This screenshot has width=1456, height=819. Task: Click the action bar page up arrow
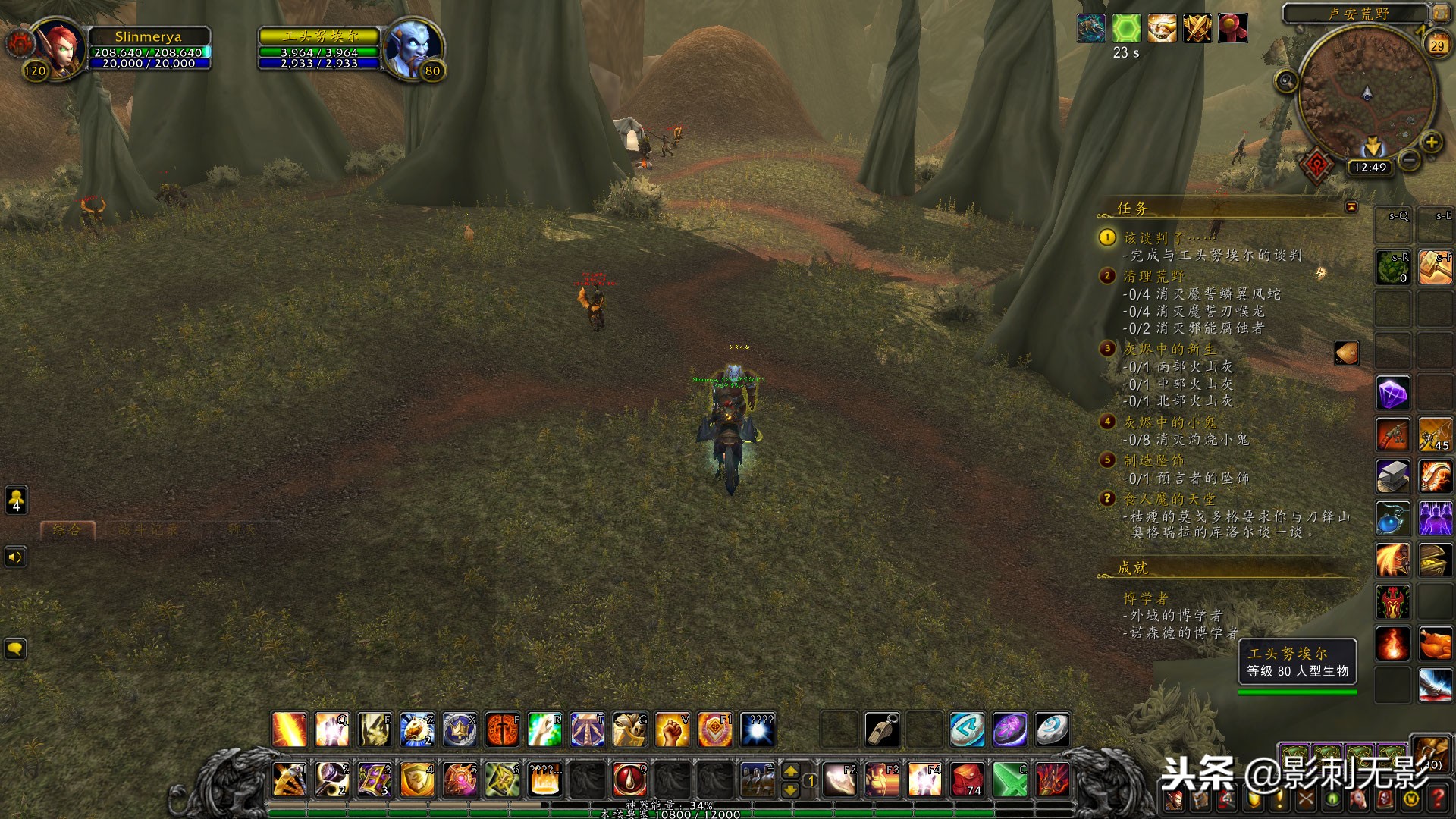tap(790, 771)
